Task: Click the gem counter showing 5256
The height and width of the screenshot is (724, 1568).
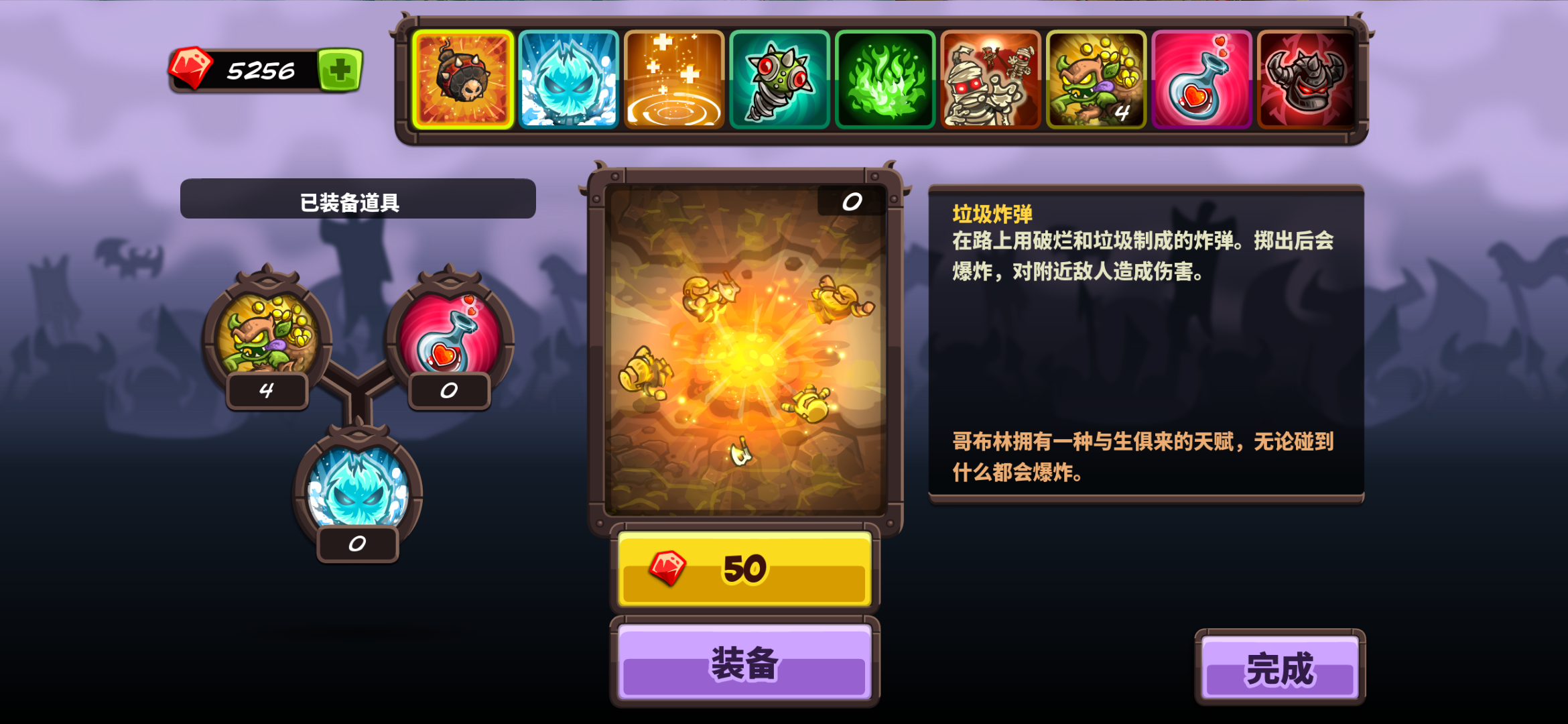Action: click(x=261, y=68)
